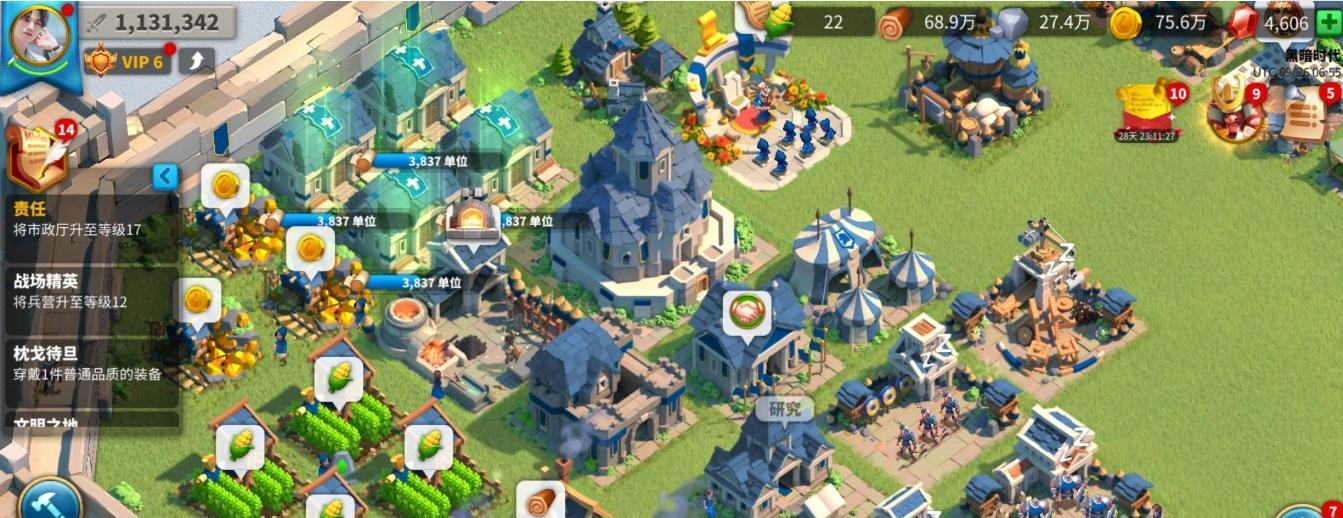Select the 战场精英 barracks quest
Image resolution: width=1343 pixels, height=518 pixels.
coord(90,290)
